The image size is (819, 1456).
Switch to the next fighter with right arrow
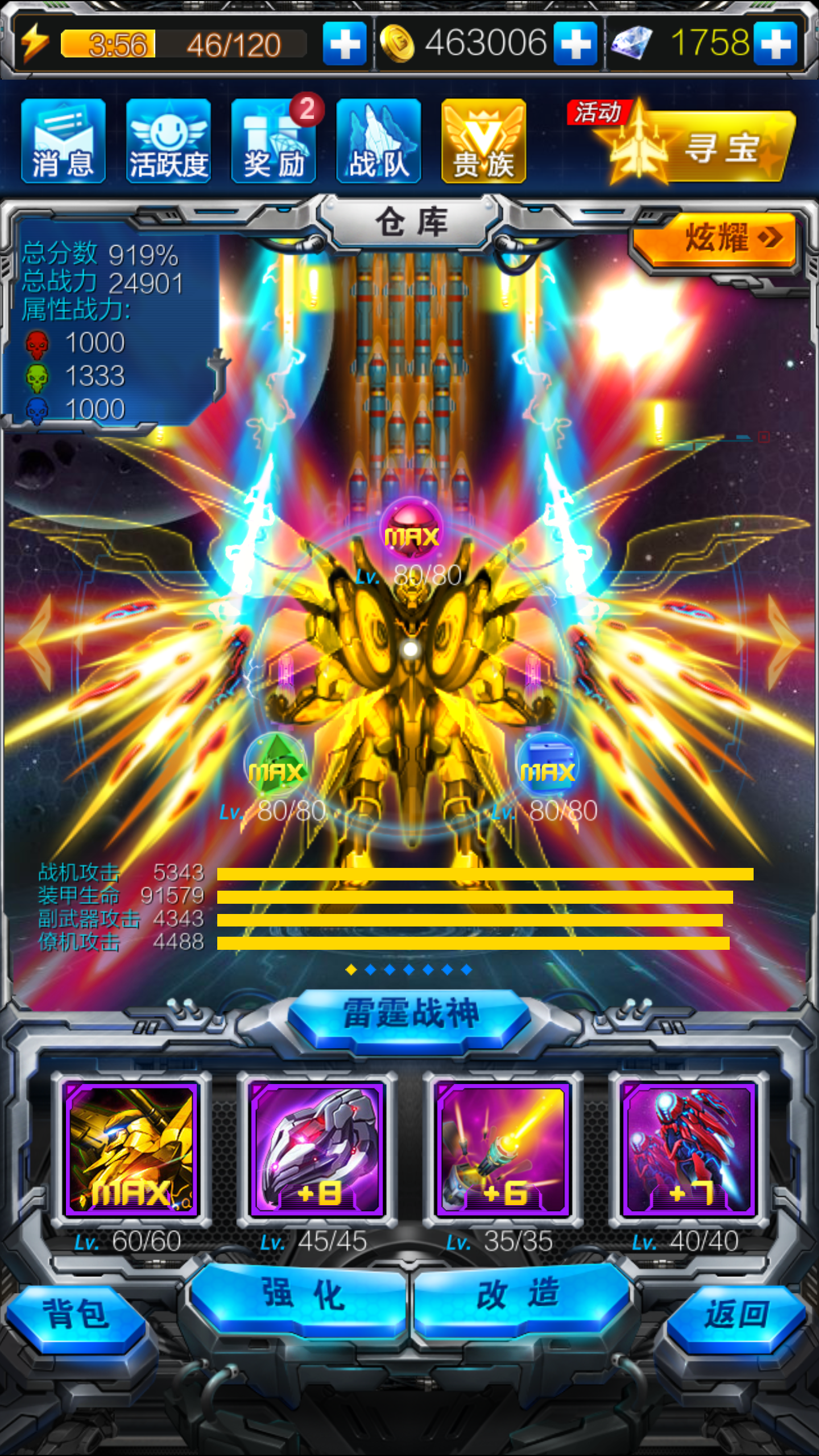click(x=784, y=643)
